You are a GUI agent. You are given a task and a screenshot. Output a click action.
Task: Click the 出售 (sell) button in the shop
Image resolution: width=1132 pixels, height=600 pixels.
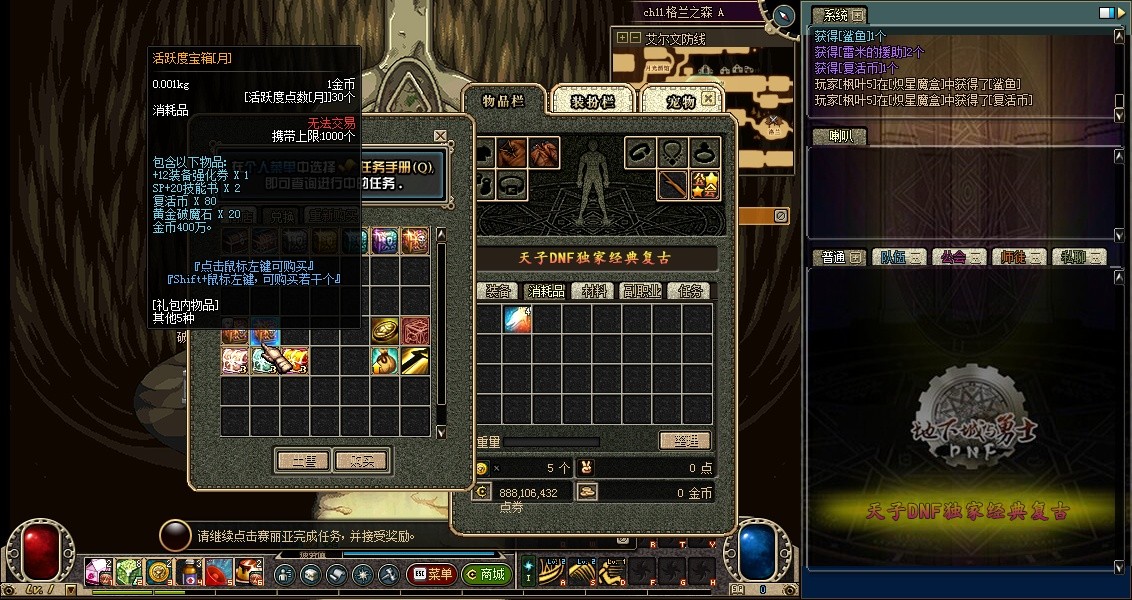[303, 461]
